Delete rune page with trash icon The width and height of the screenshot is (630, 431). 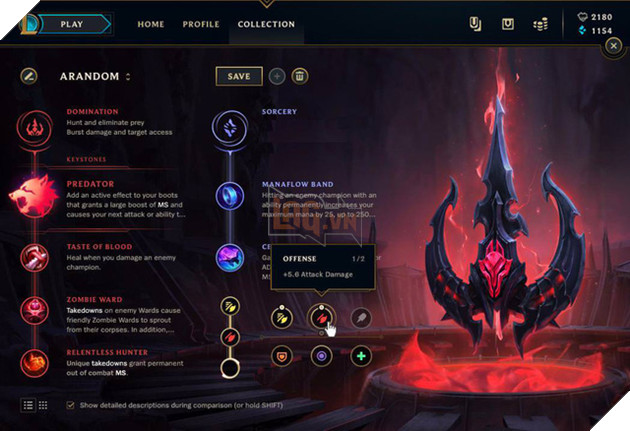point(300,76)
